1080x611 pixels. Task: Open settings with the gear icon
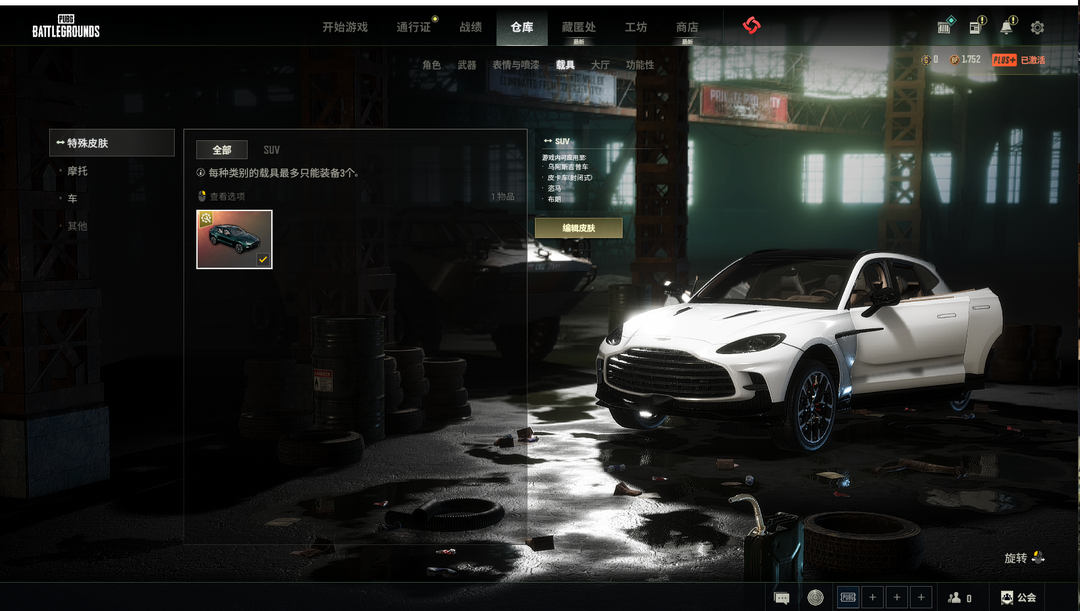[1037, 27]
